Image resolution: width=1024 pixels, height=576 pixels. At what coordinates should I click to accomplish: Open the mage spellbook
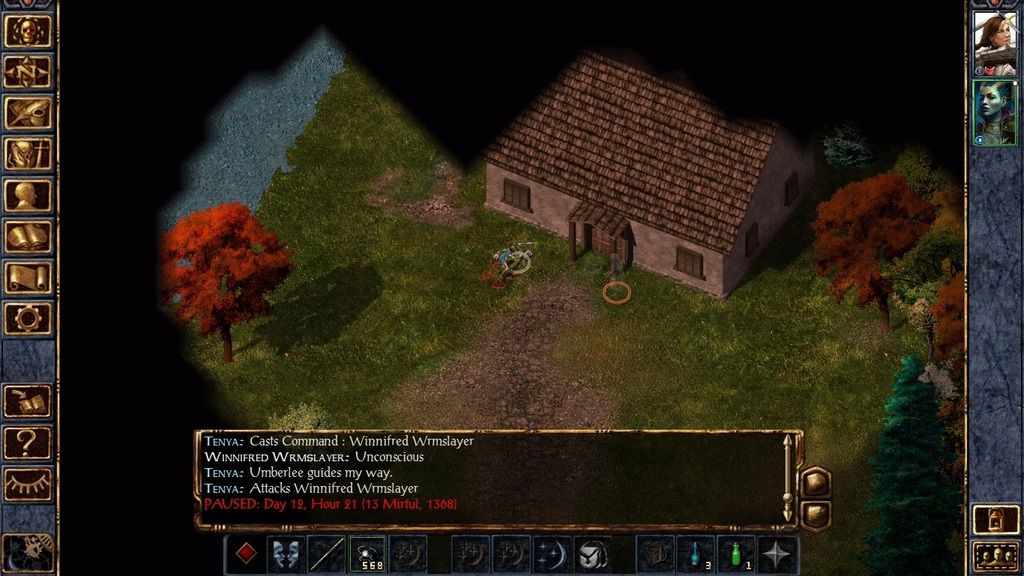28,236
